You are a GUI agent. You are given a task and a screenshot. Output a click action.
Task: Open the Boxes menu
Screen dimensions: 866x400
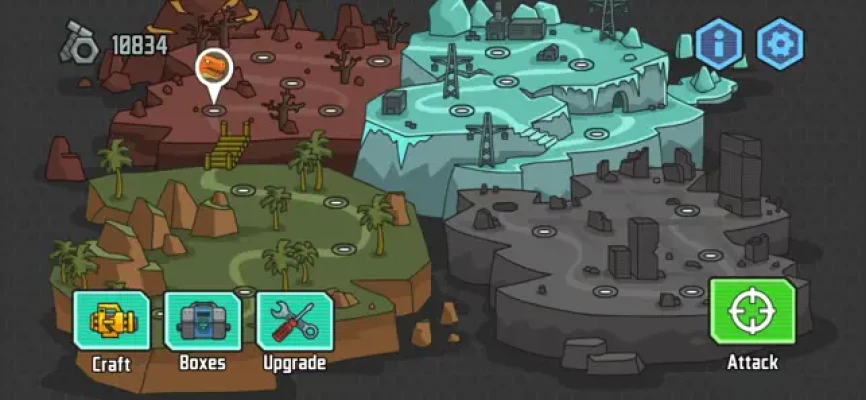tap(202, 320)
